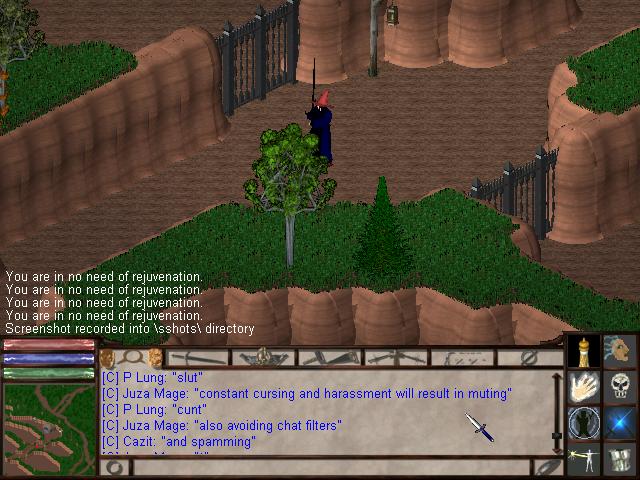Select the winged emblem toolbar tab

pos(264,357)
